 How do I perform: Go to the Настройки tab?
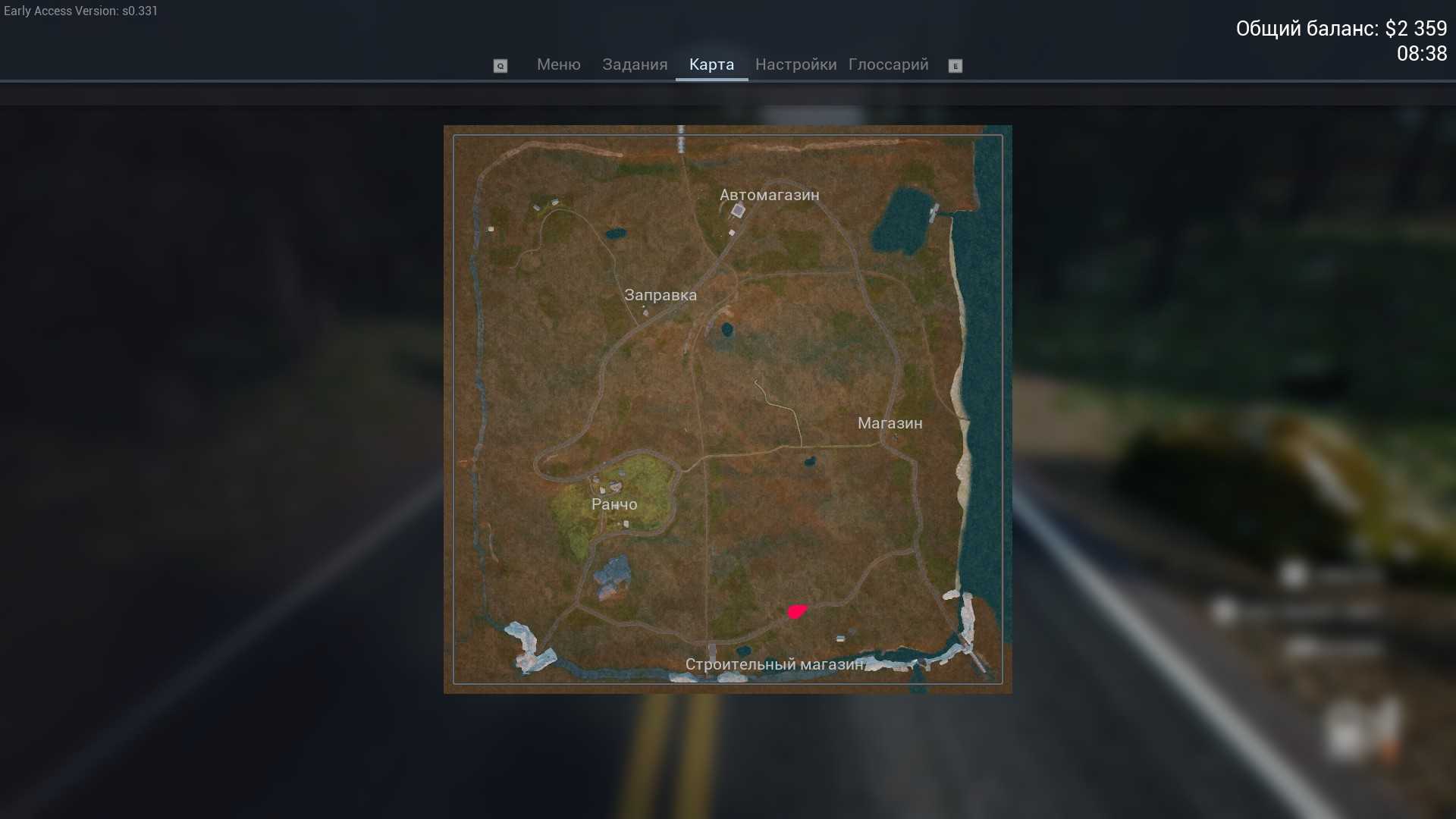click(x=795, y=65)
